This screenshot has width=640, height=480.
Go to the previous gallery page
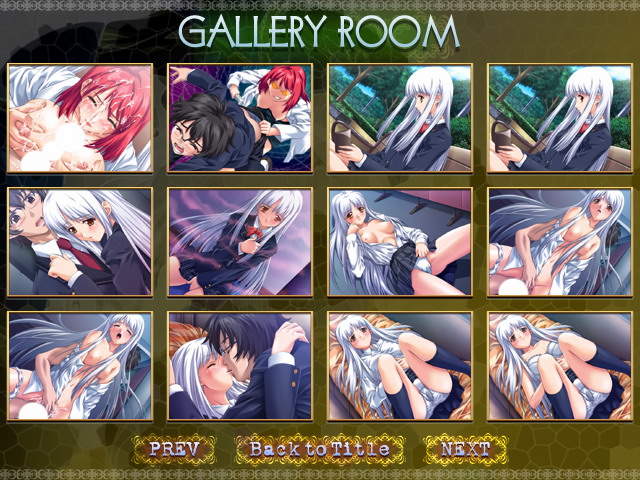pos(174,449)
